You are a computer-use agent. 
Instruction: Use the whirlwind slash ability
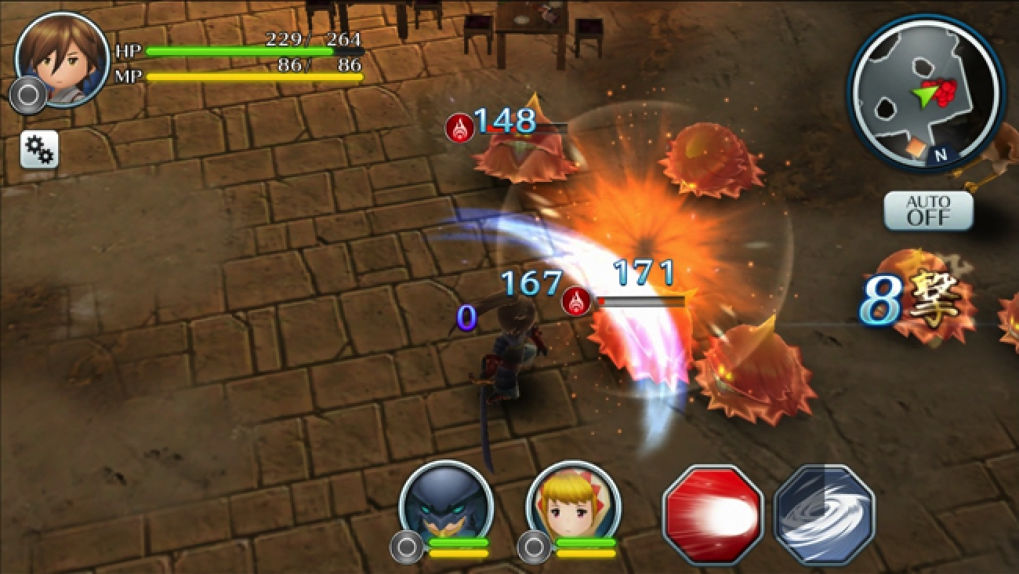pyautogui.click(x=824, y=514)
